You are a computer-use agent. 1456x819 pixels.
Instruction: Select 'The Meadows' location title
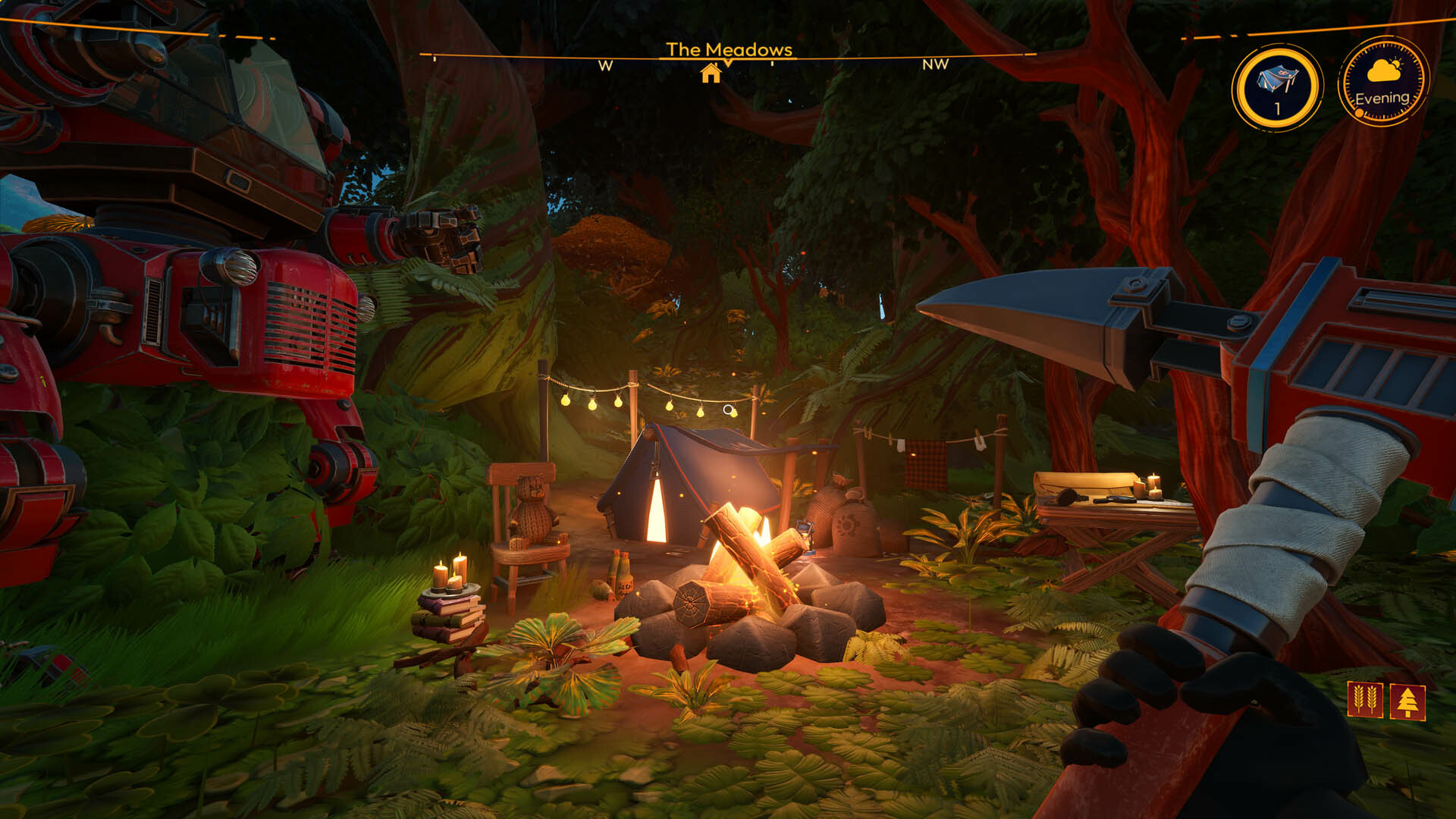pyautogui.click(x=729, y=50)
